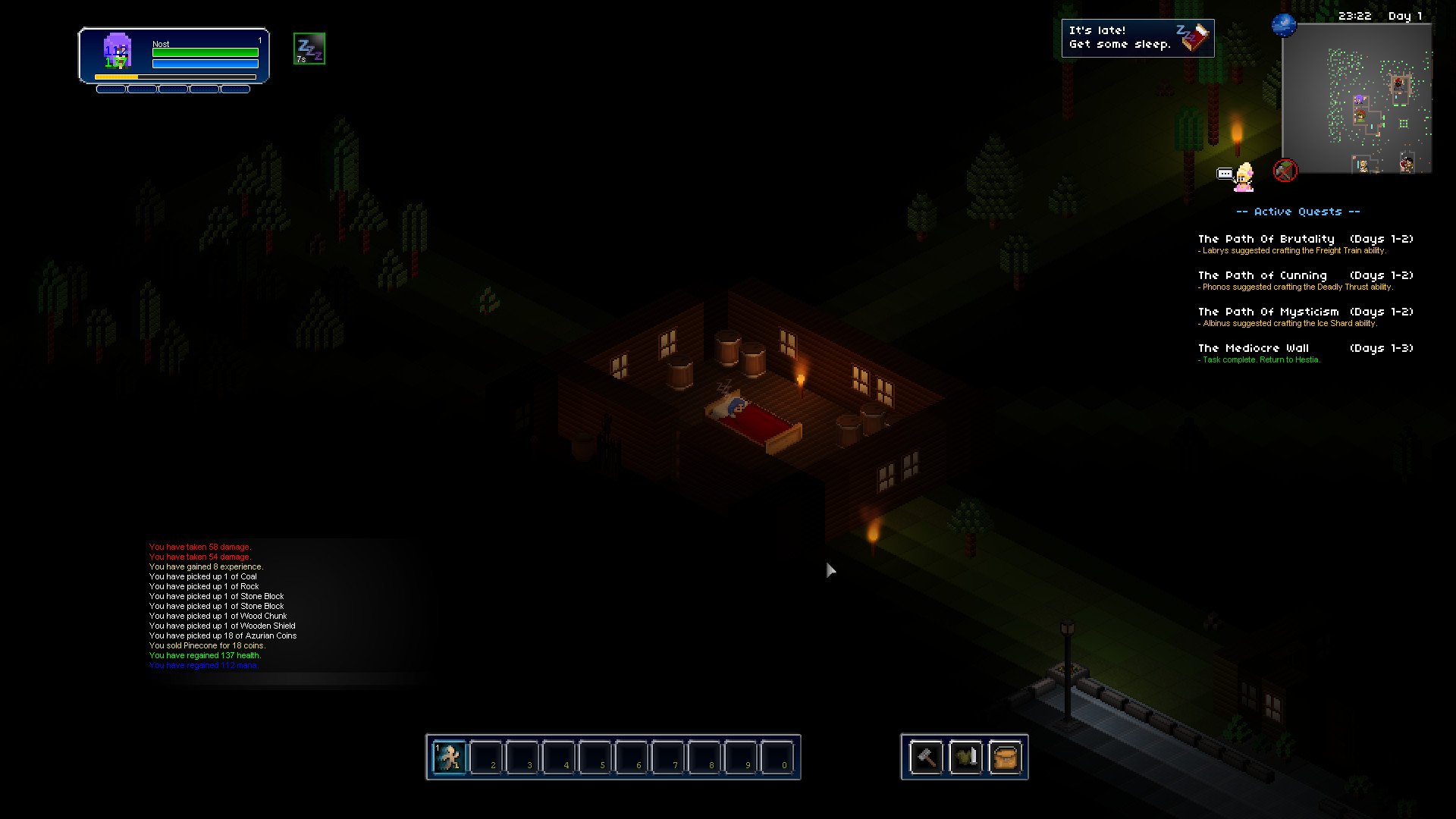Viewport: 1456px width, 819px height.
Task: Click the minimap
Action: 1356,99
